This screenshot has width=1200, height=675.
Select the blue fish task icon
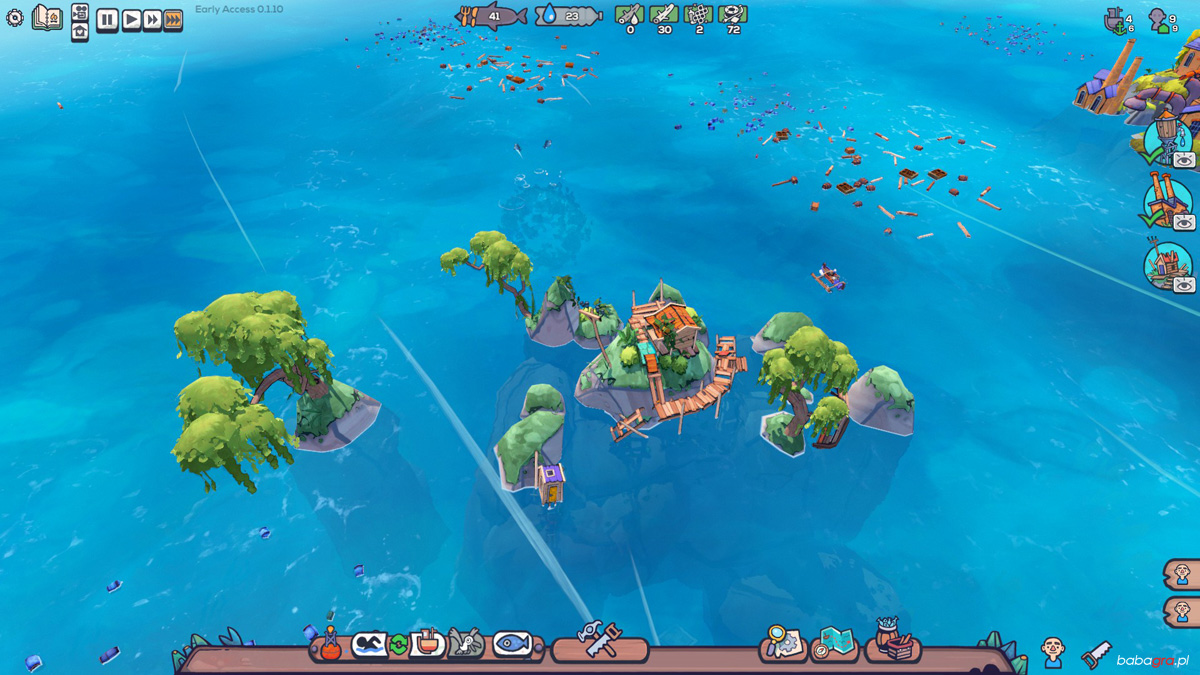512,643
